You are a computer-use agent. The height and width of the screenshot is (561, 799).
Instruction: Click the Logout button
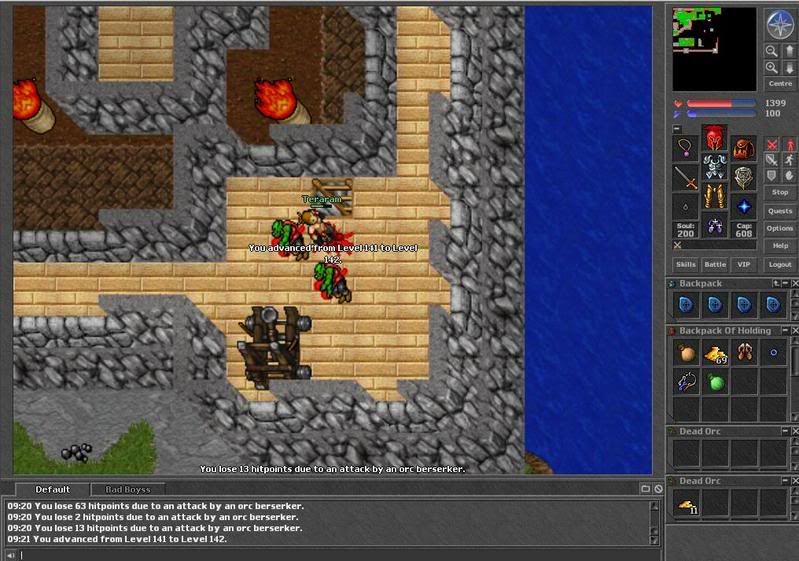(x=780, y=264)
